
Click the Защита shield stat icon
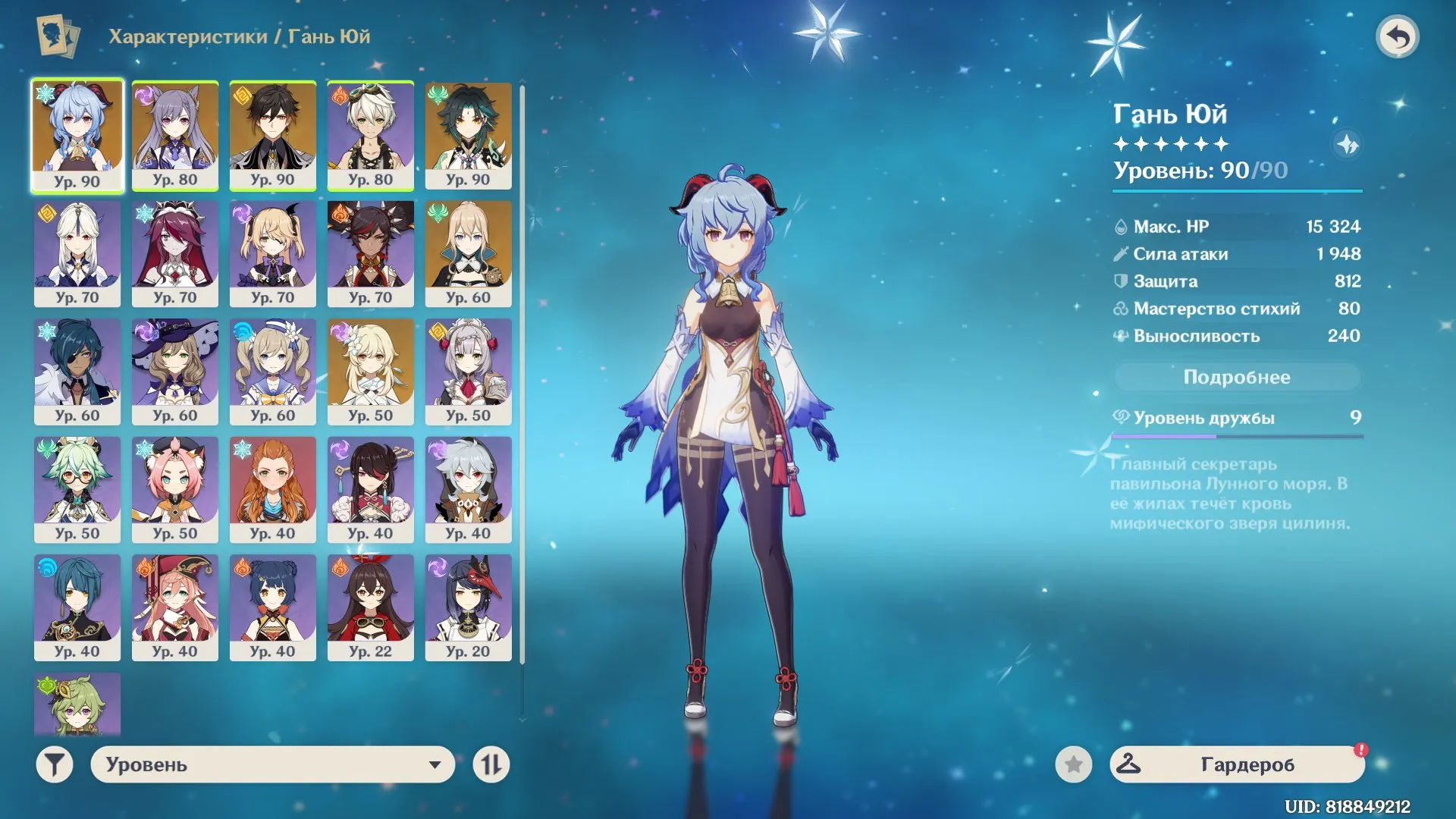pyautogui.click(x=1121, y=281)
